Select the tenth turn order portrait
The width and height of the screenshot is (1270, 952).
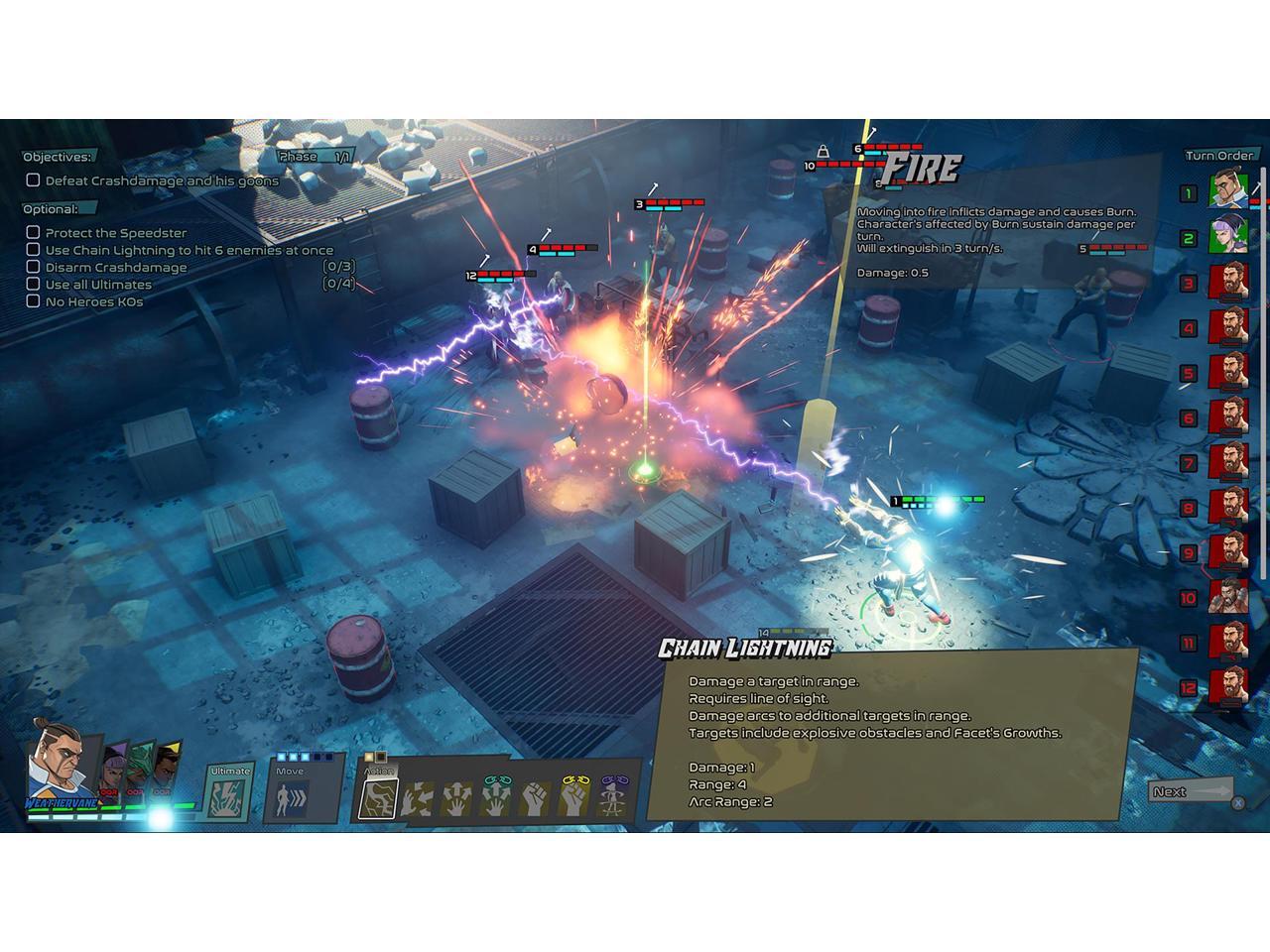[x=1228, y=598]
